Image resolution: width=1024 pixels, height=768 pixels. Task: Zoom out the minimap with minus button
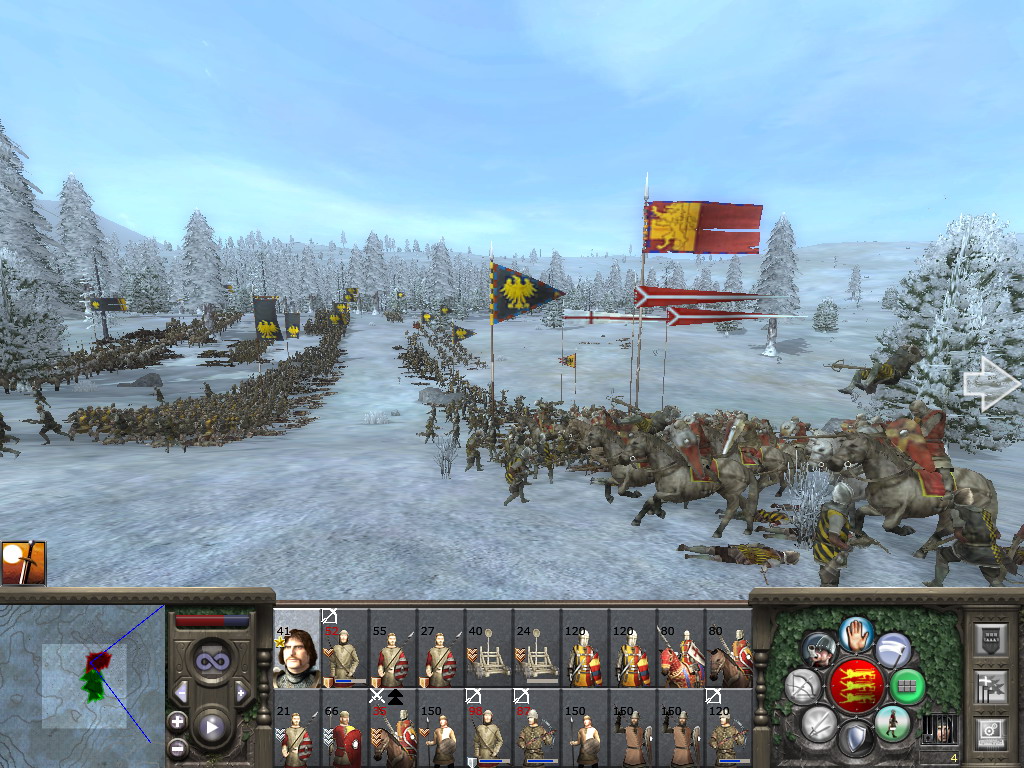pyautogui.click(x=177, y=747)
